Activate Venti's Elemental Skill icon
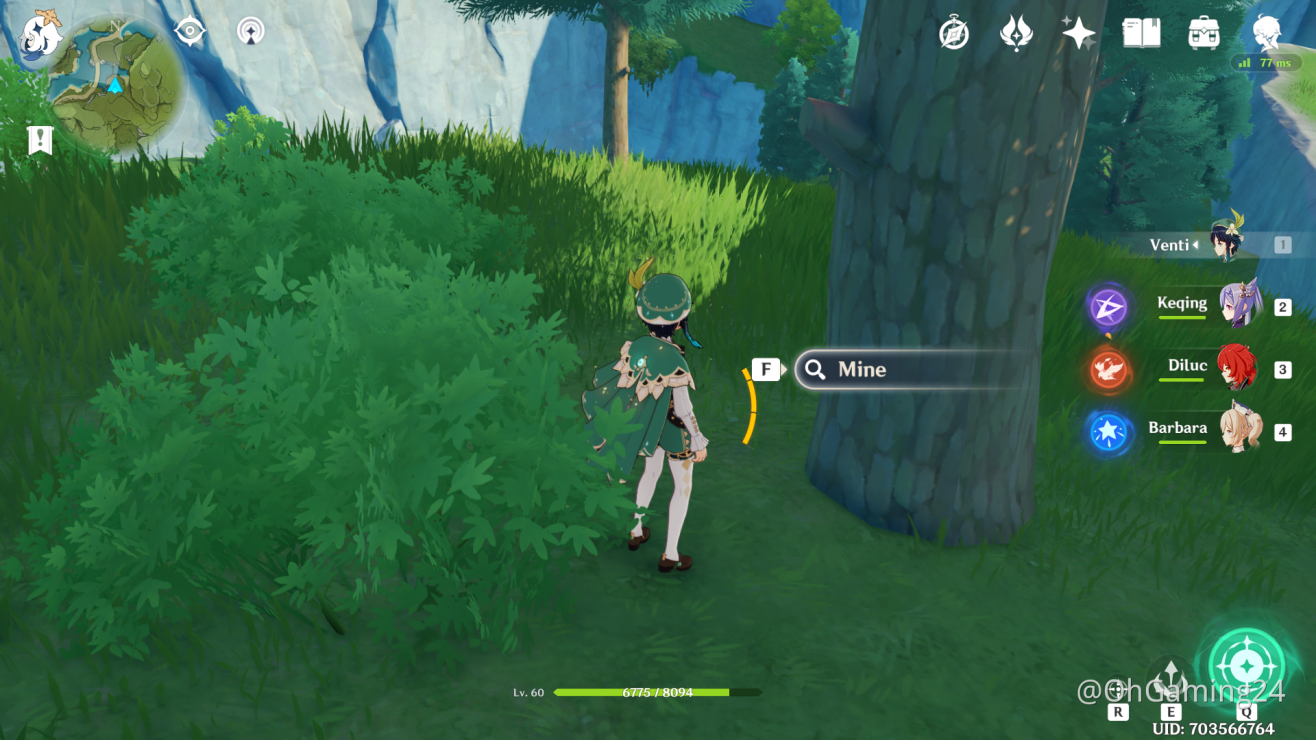Image resolution: width=1316 pixels, height=740 pixels. (1169, 678)
